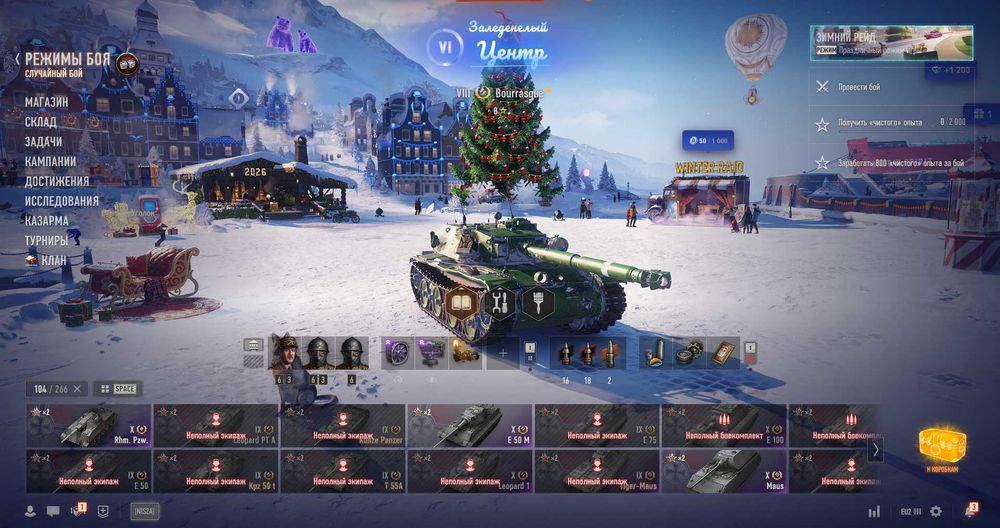Go to the Склад depot
Screen dimensions: 1000x528
[41, 122]
